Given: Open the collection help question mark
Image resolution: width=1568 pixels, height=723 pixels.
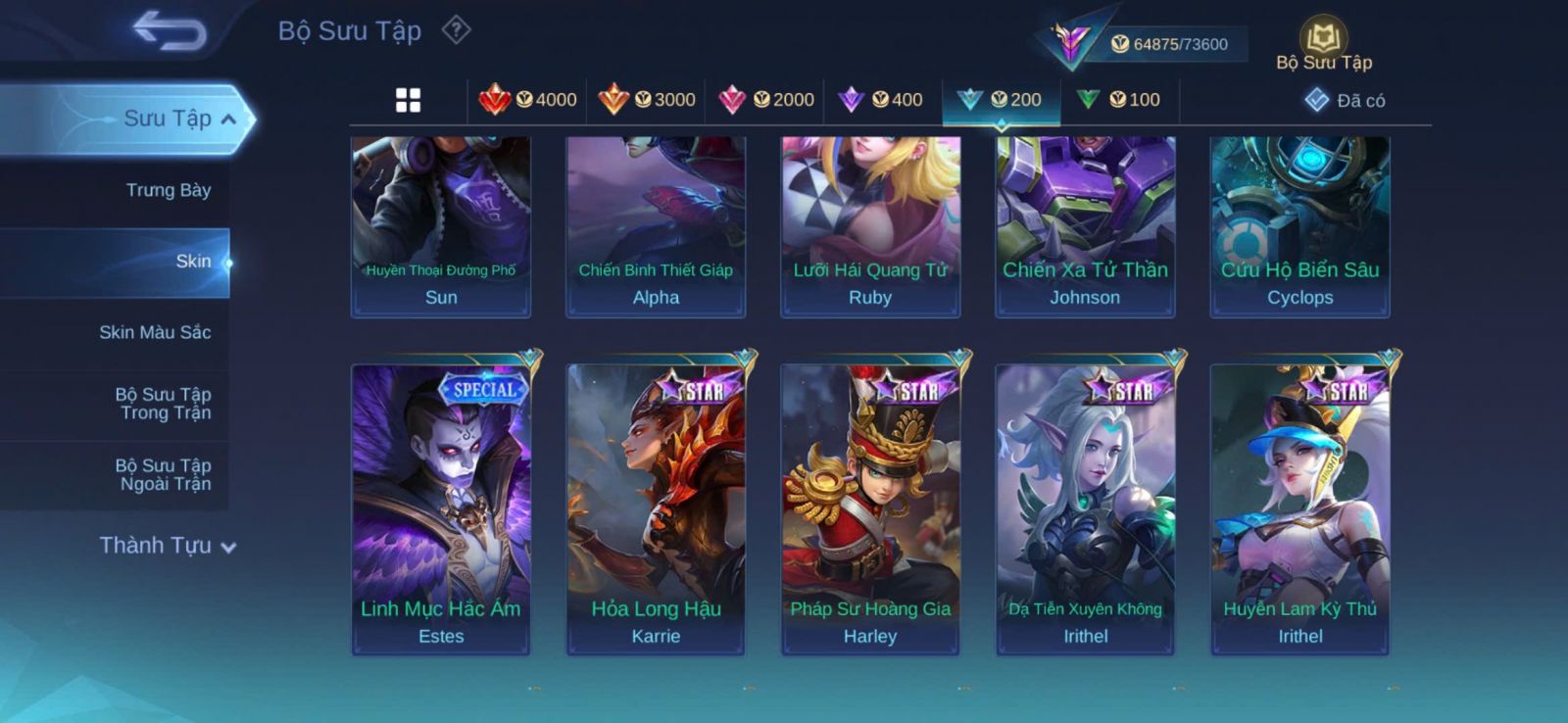Looking at the screenshot, I should pos(456,30).
